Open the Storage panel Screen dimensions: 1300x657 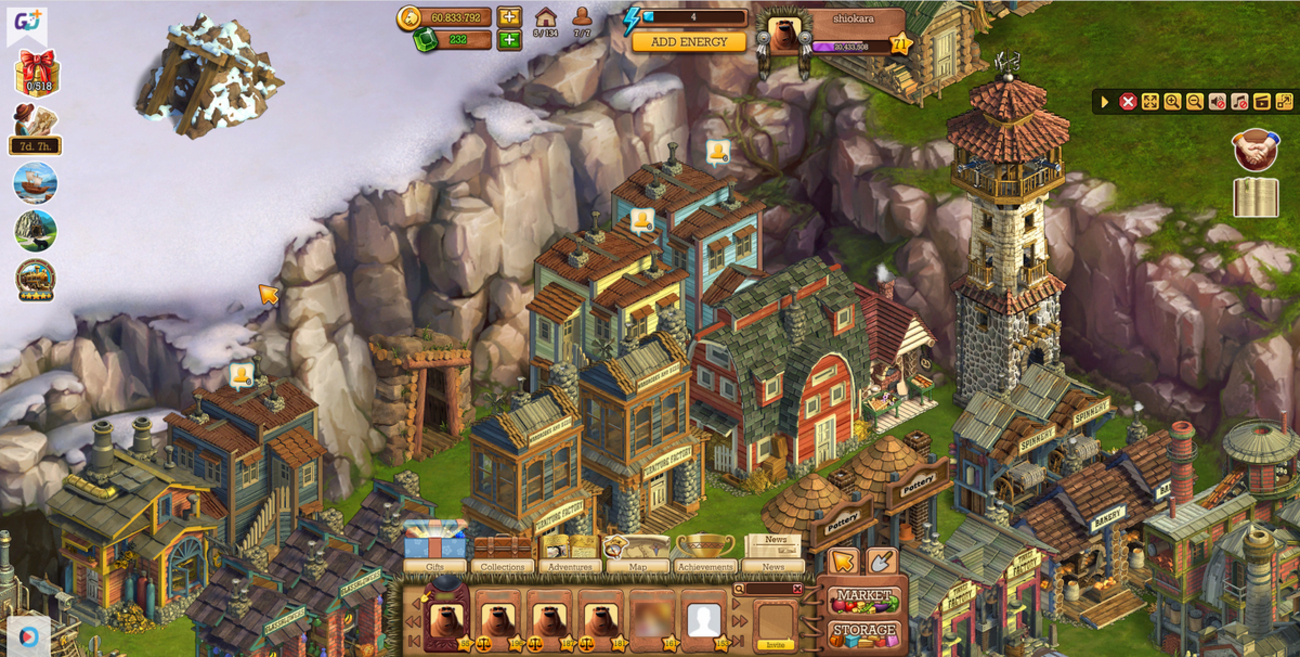pyautogui.click(x=864, y=632)
